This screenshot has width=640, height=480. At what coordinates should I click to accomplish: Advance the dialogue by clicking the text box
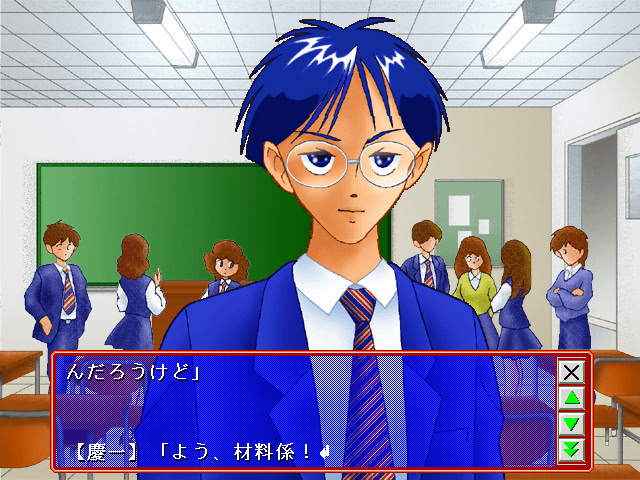pyautogui.click(x=300, y=412)
